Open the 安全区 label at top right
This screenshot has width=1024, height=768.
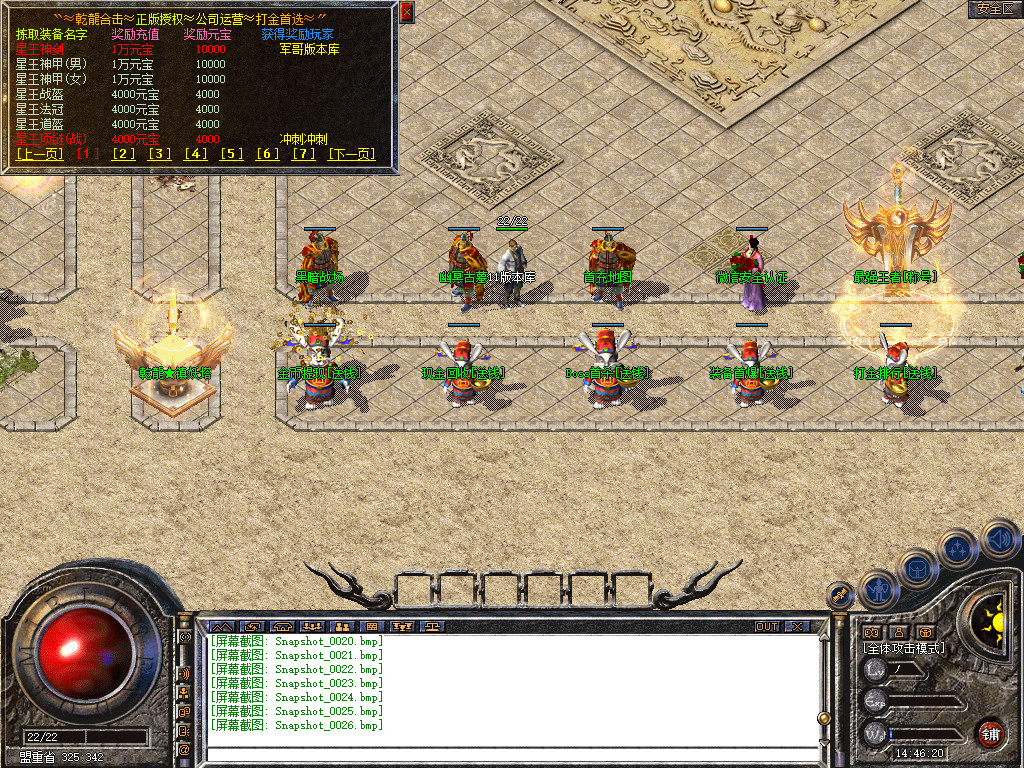994,9
